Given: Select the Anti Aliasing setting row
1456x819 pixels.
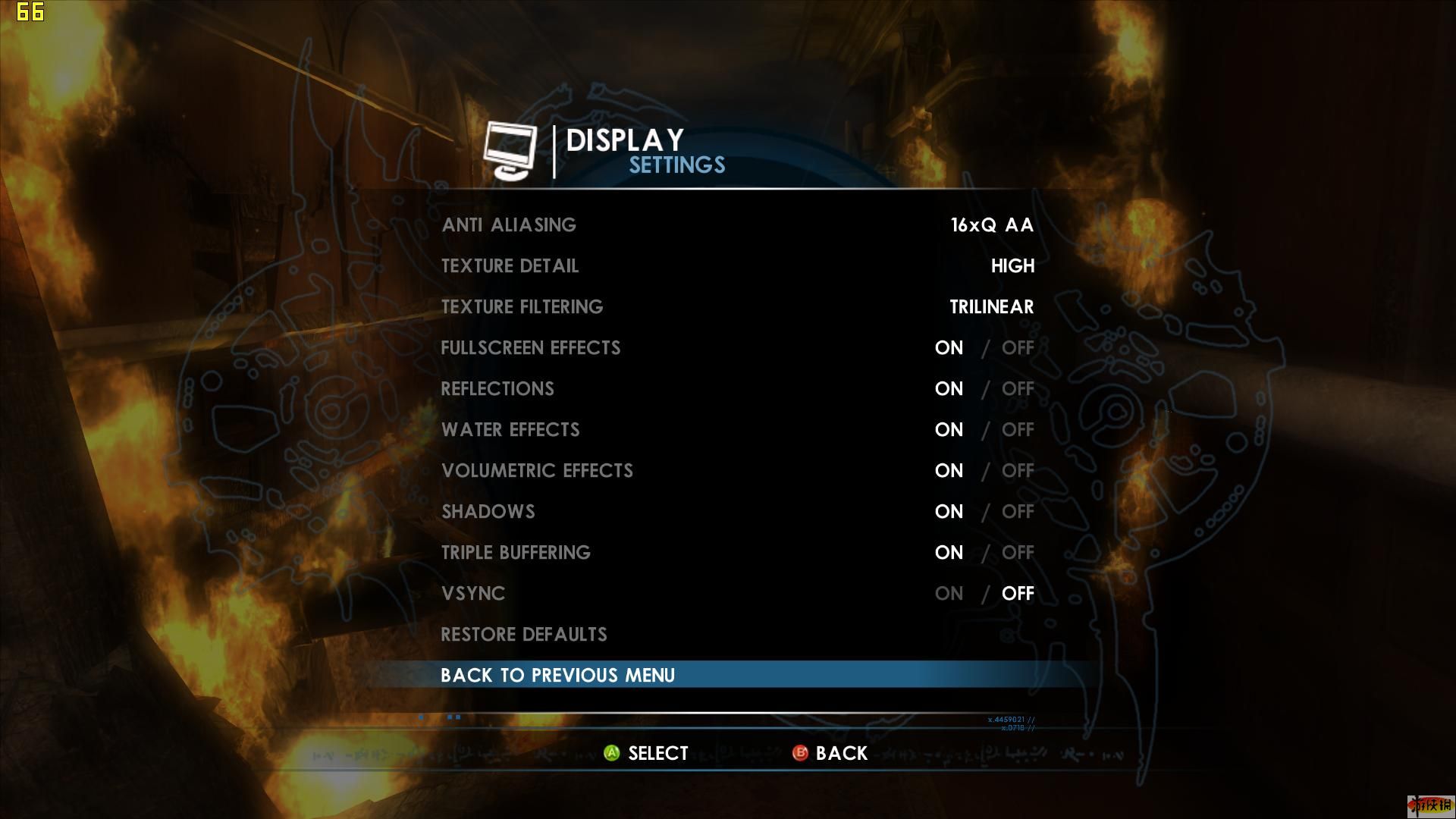Looking at the screenshot, I should click(x=509, y=225).
